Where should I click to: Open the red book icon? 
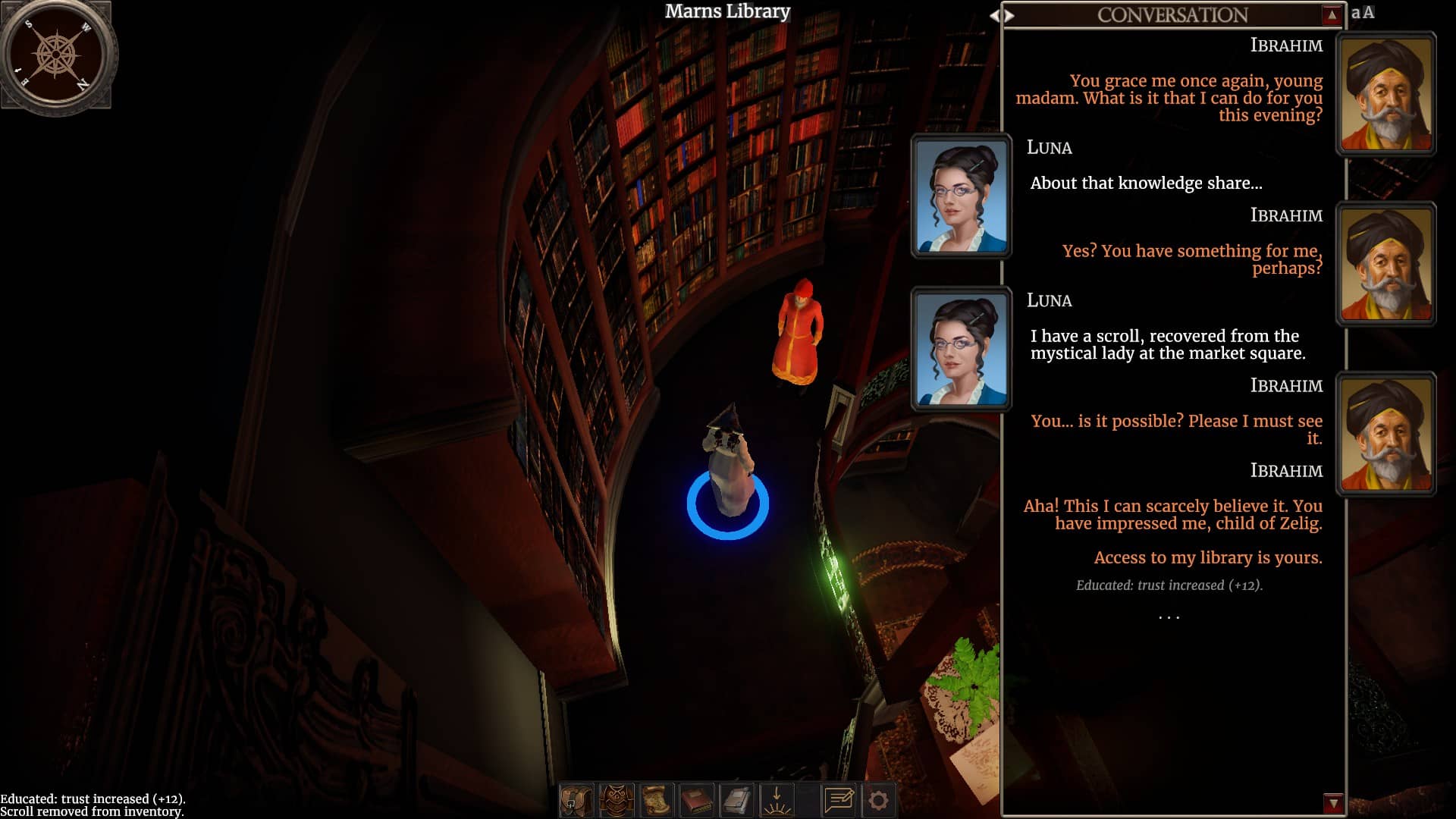697,800
